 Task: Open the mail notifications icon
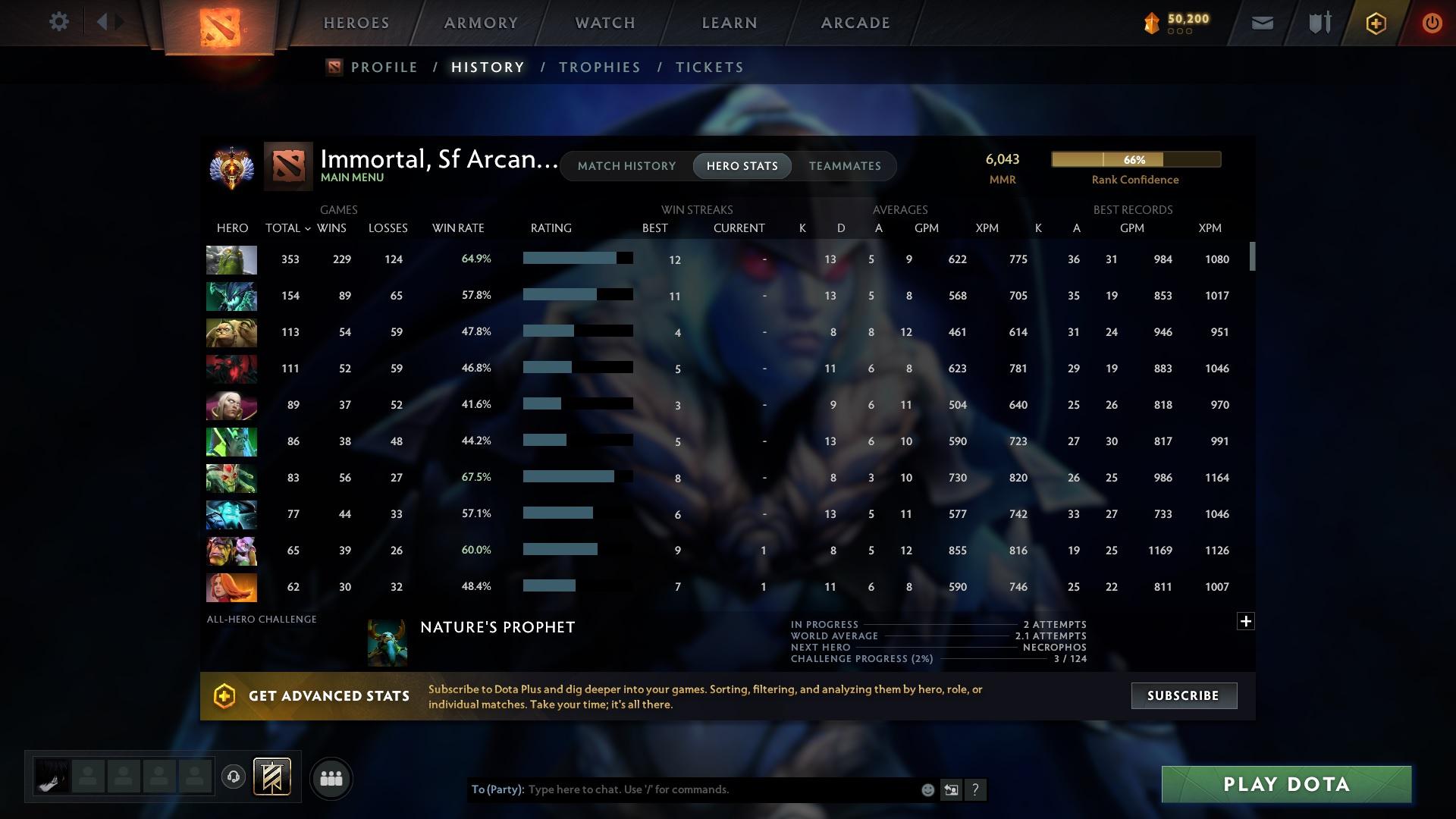1261,23
